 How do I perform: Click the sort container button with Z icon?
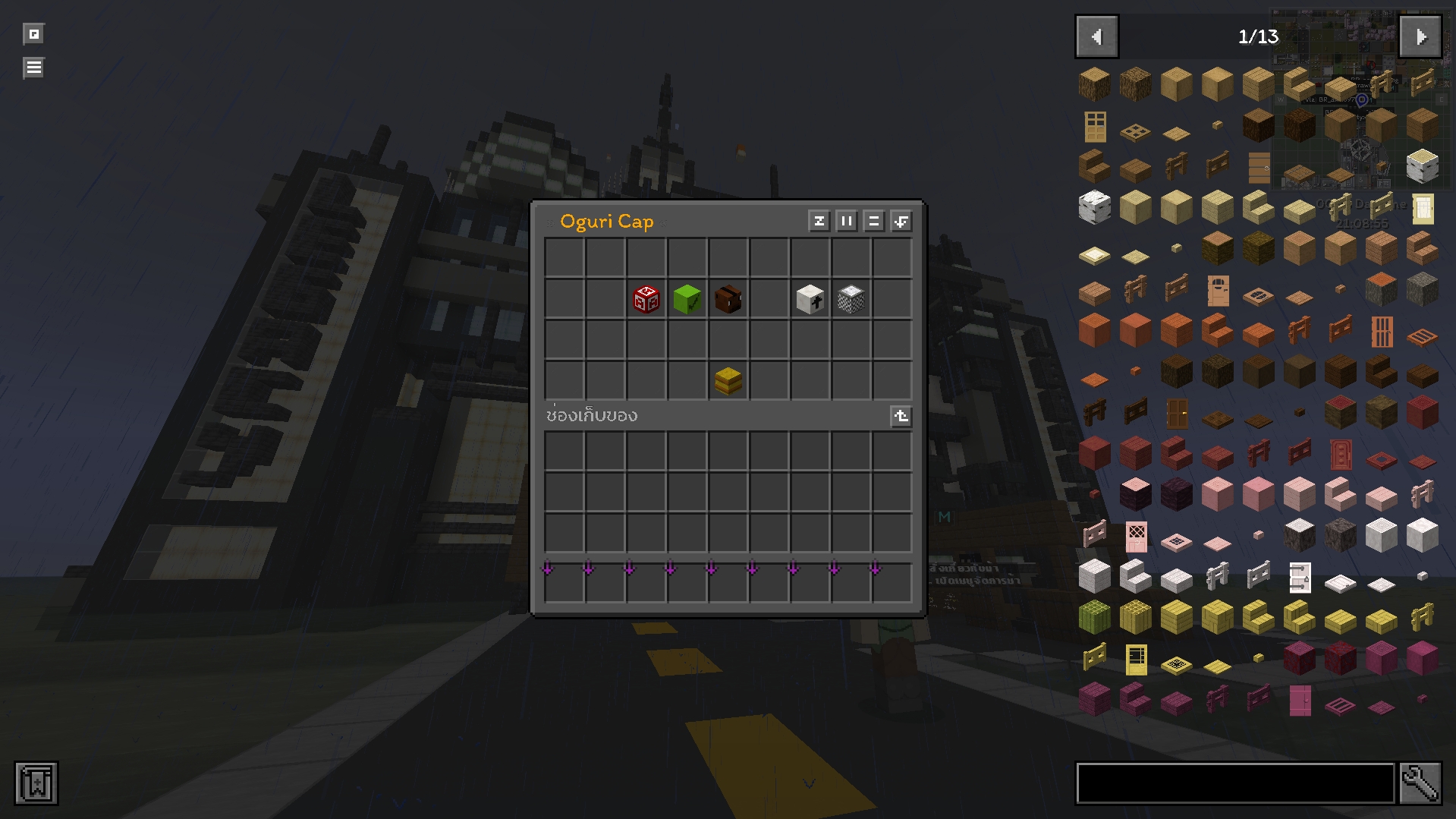(x=819, y=221)
